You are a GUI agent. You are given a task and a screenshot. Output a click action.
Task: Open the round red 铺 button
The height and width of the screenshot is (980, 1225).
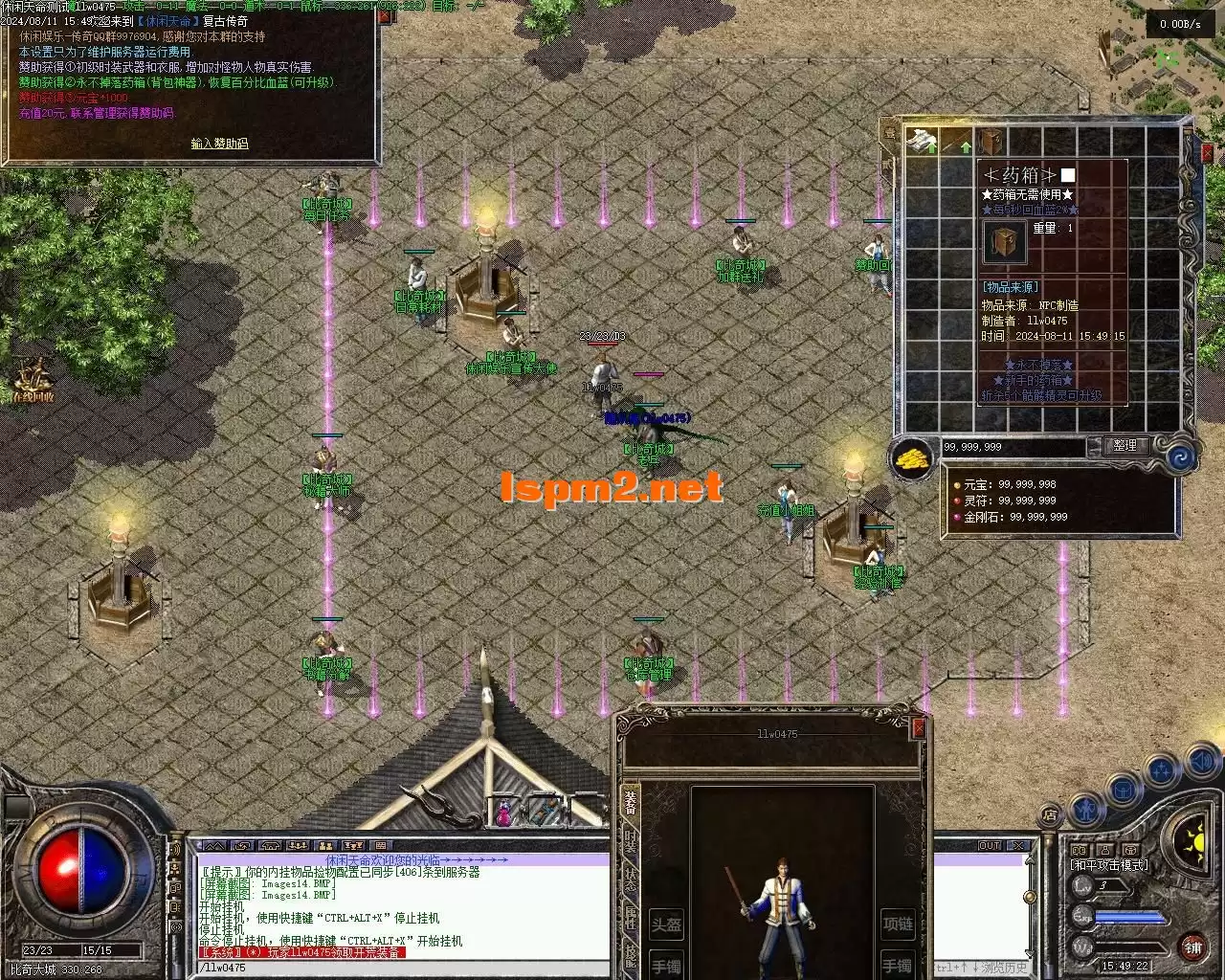(1192, 947)
